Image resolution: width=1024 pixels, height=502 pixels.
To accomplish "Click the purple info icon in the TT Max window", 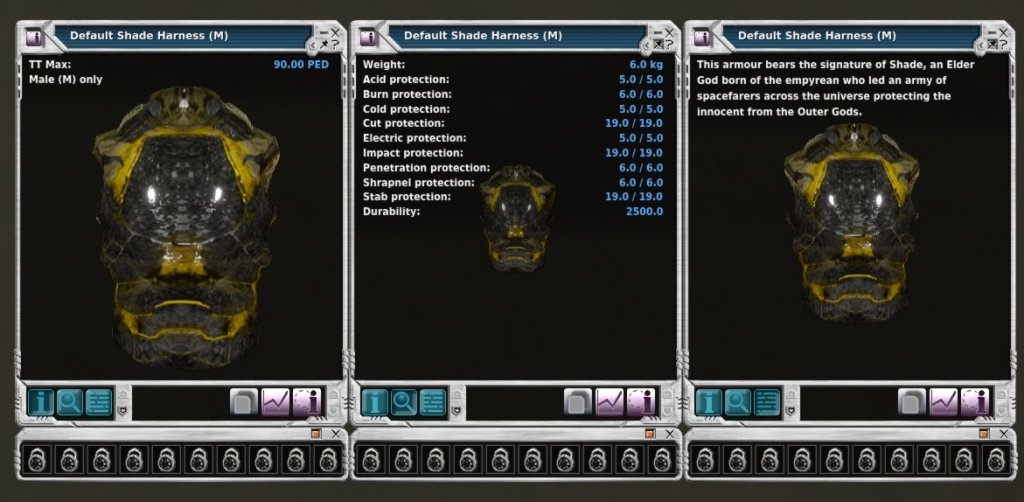I will tap(307, 402).
